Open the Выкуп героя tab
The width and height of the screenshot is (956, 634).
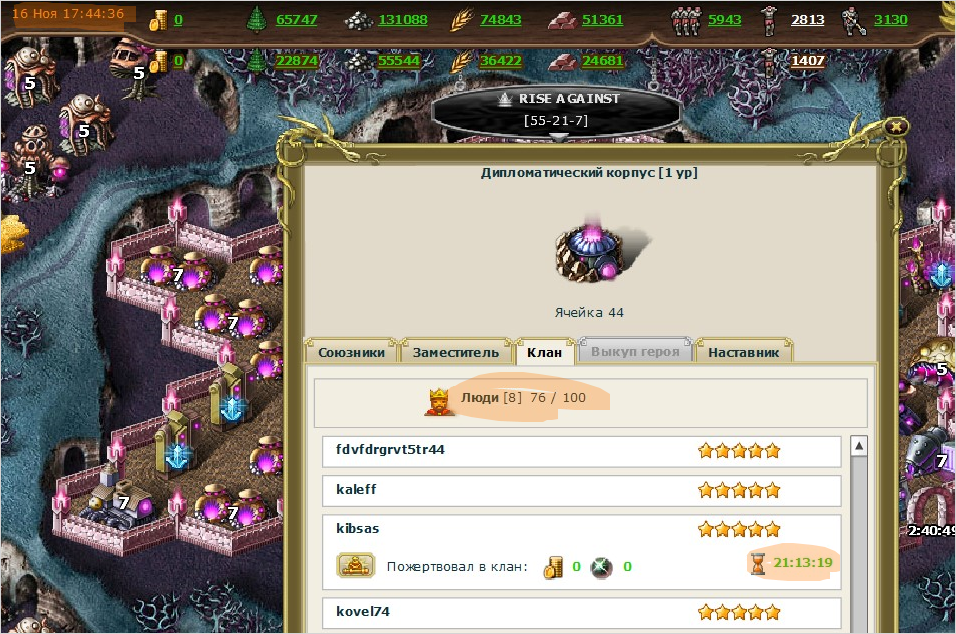[x=635, y=352]
